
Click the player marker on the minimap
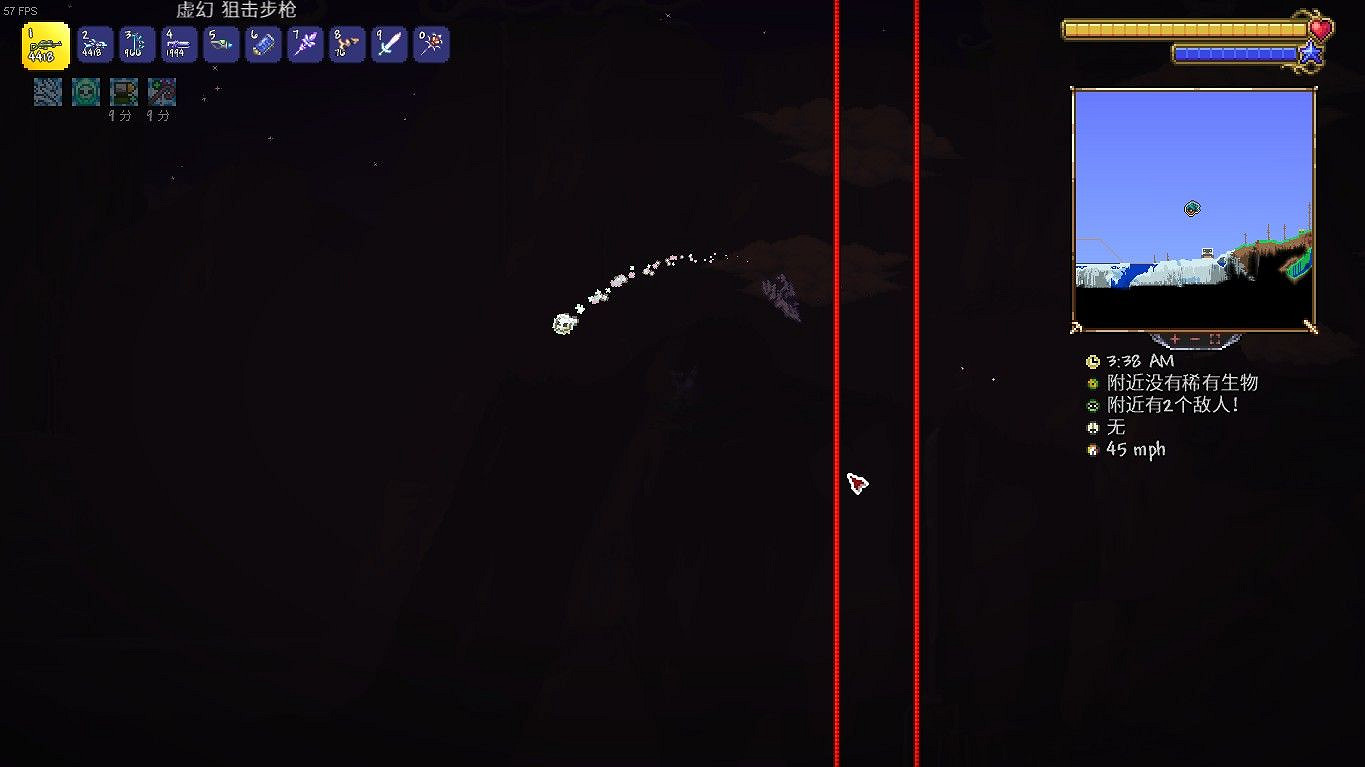1192,208
